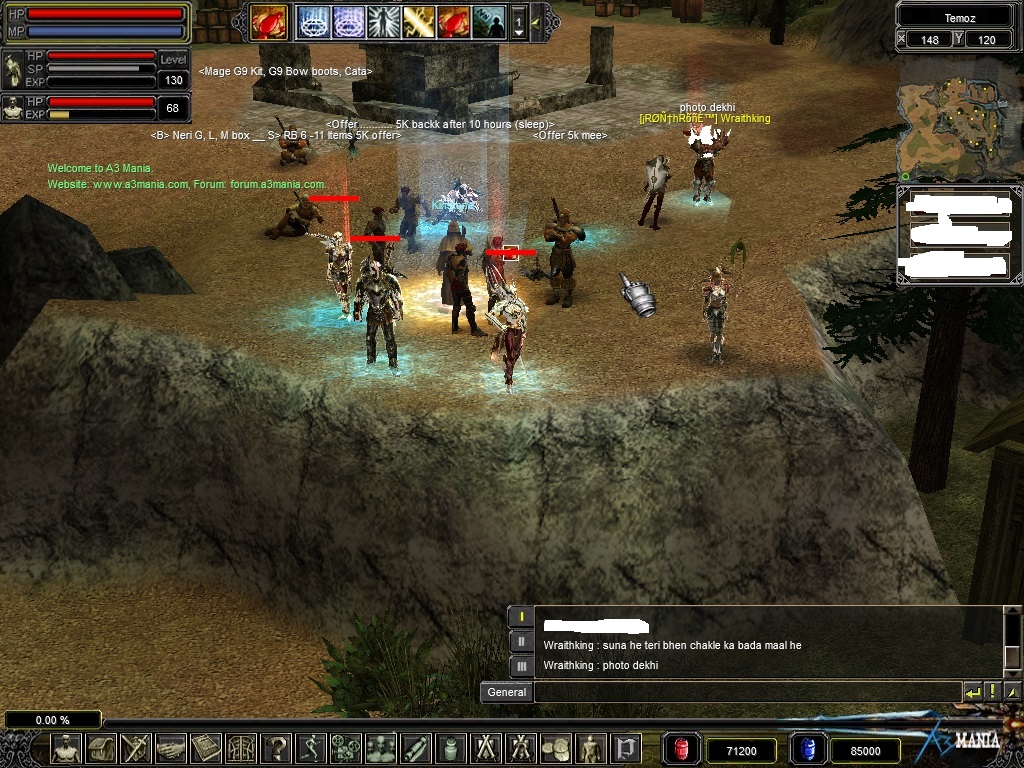Open the question mark help icon
Image resolution: width=1024 pixels, height=768 pixels.
(276, 748)
